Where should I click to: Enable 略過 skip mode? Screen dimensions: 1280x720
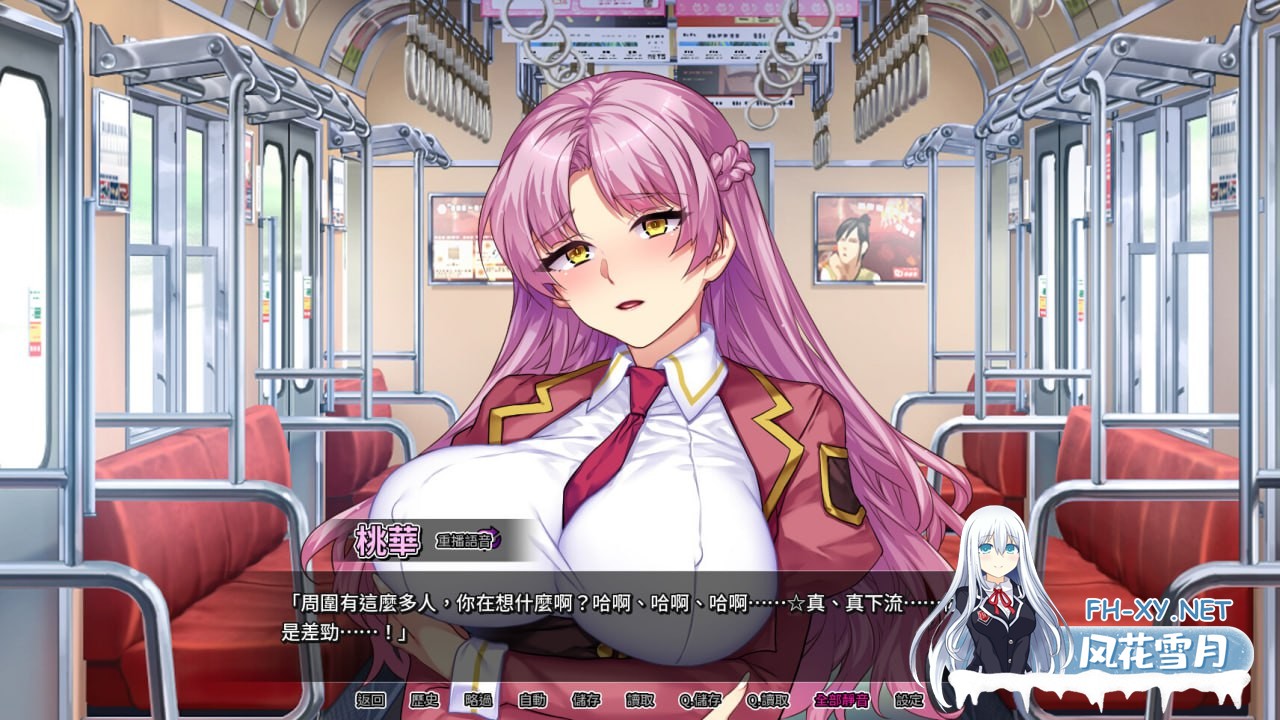pos(477,703)
